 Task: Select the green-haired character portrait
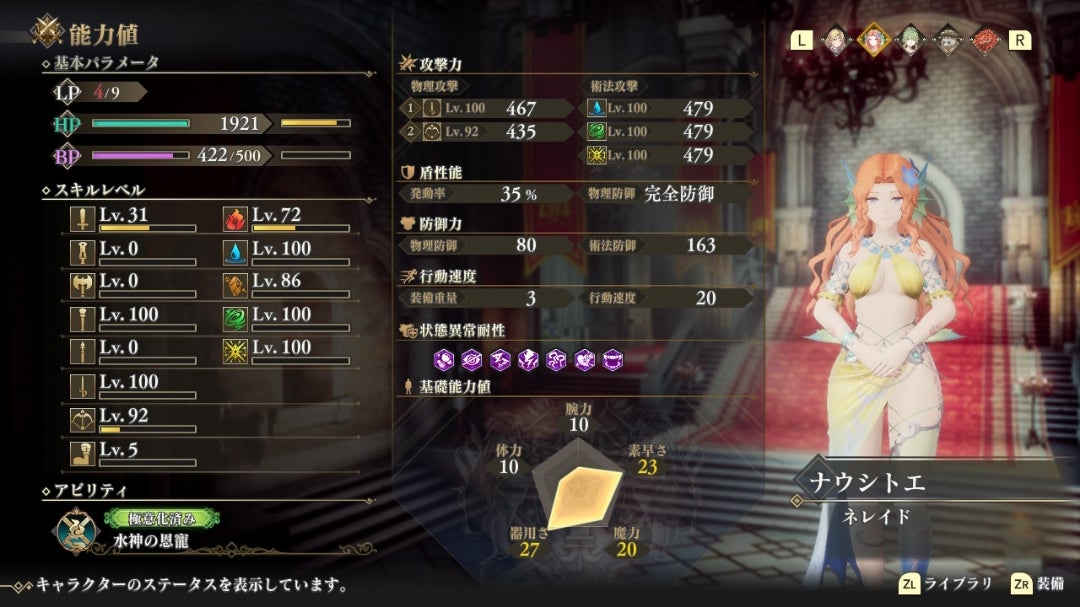(910, 40)
